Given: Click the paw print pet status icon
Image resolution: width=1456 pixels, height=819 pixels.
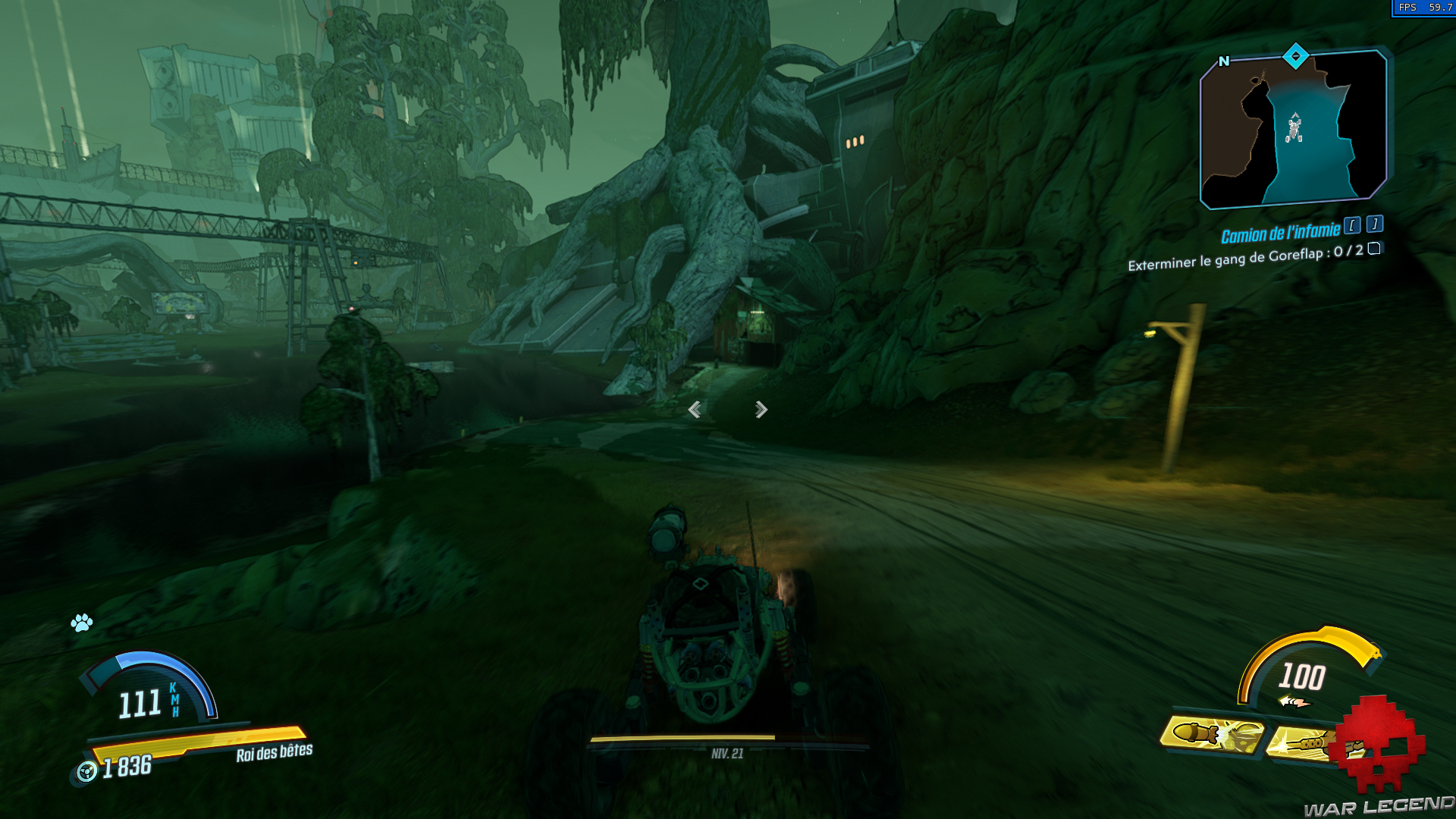Looking at the screenshot, I should [83, 624].
